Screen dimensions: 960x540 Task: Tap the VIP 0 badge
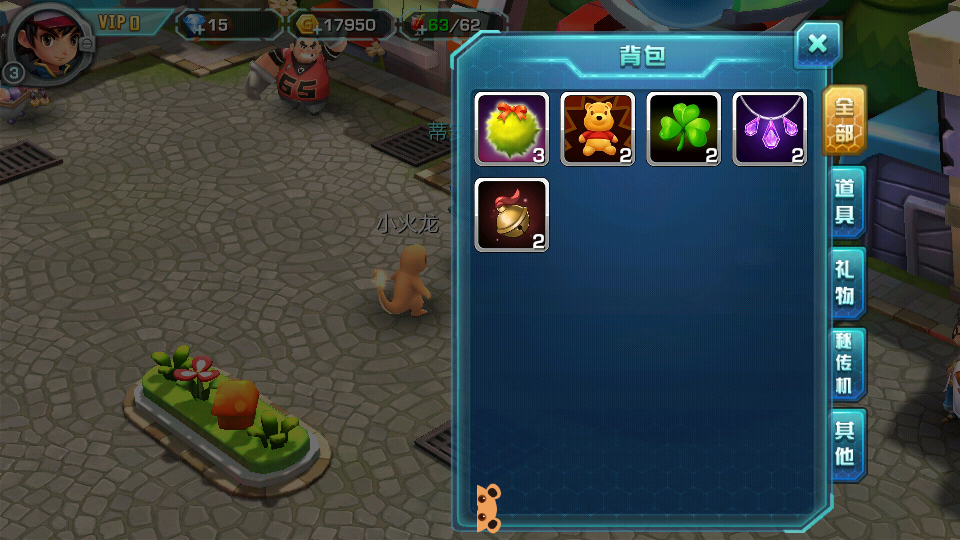[119, 23]
